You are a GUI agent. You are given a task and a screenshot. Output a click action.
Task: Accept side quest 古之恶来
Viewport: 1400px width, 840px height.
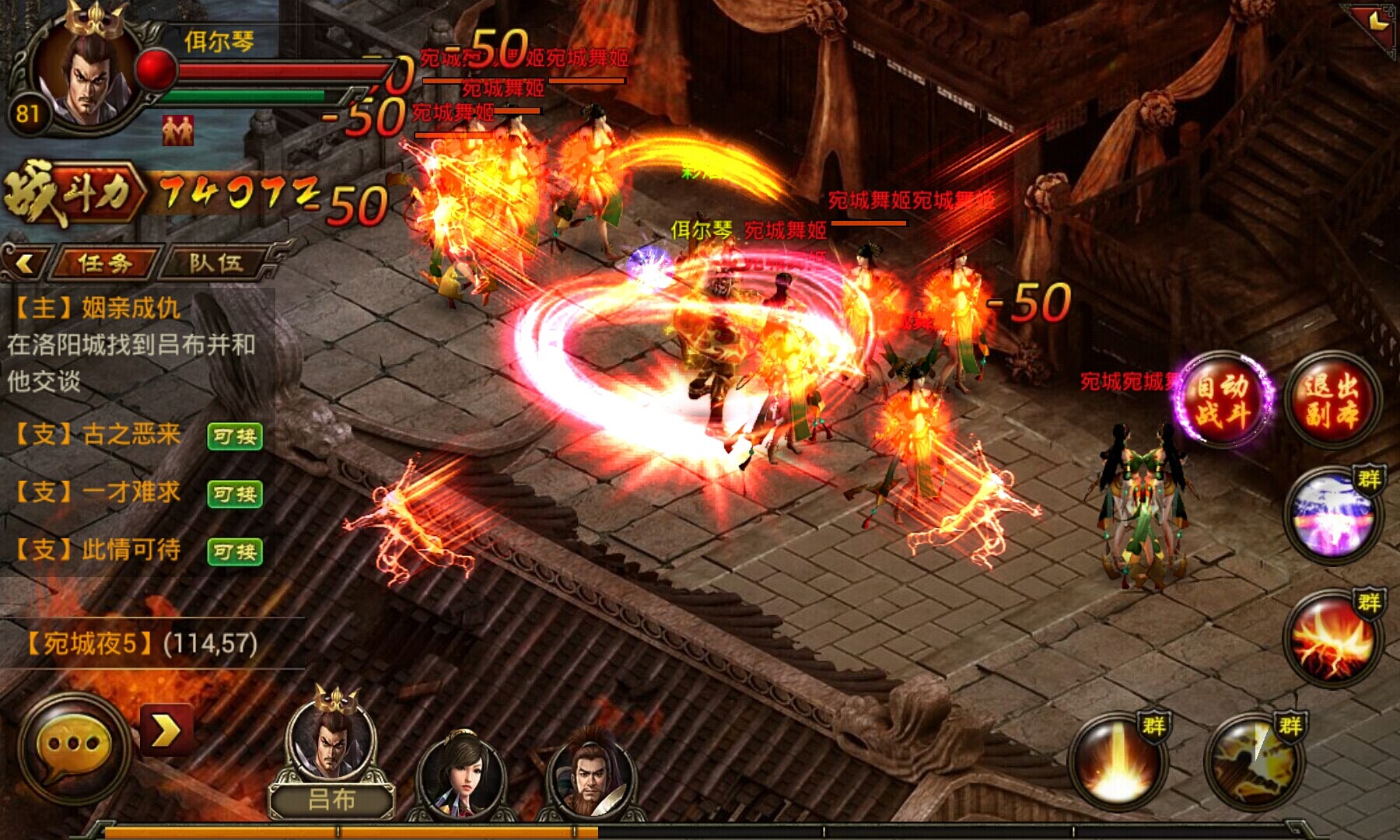(235, 436)
